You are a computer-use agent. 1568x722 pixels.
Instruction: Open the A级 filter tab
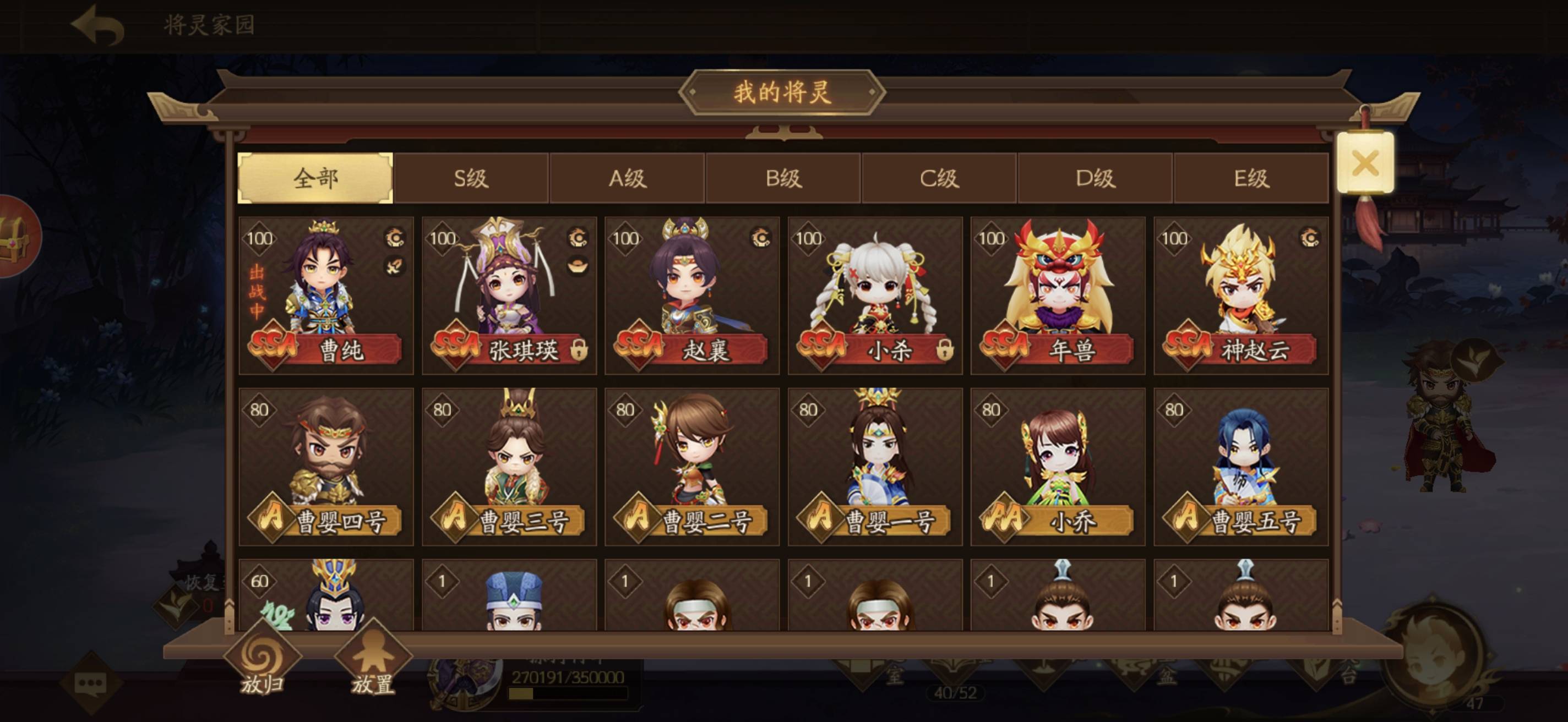point(627,178)
